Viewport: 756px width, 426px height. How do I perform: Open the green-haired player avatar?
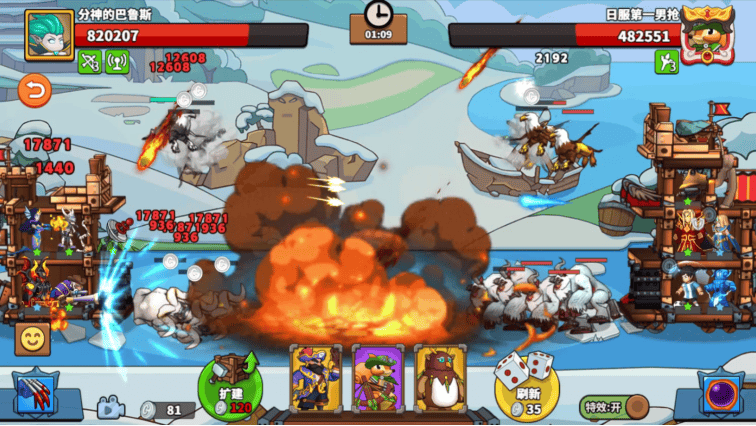click(49, 35)
